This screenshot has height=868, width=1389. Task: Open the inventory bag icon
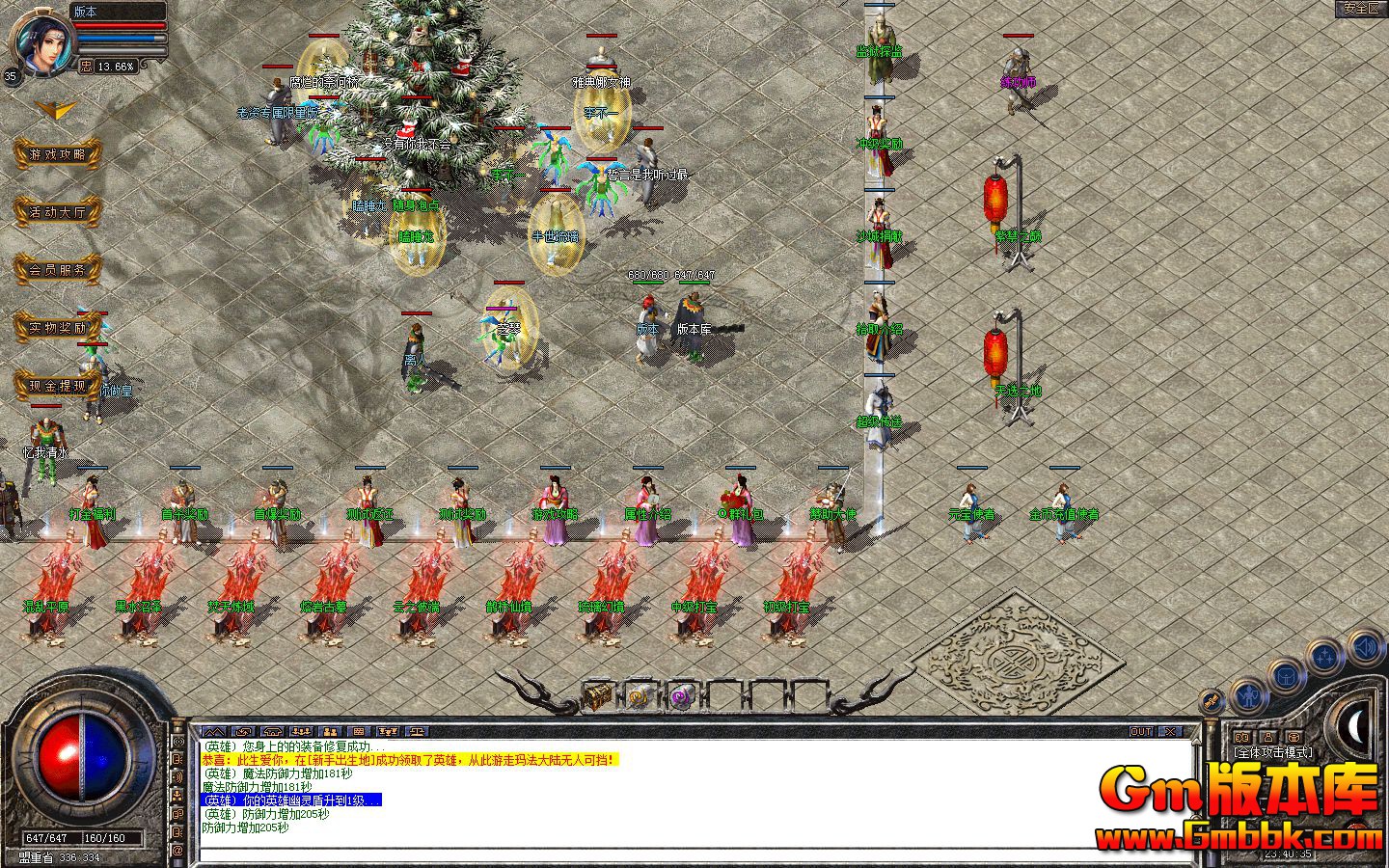1287,677
